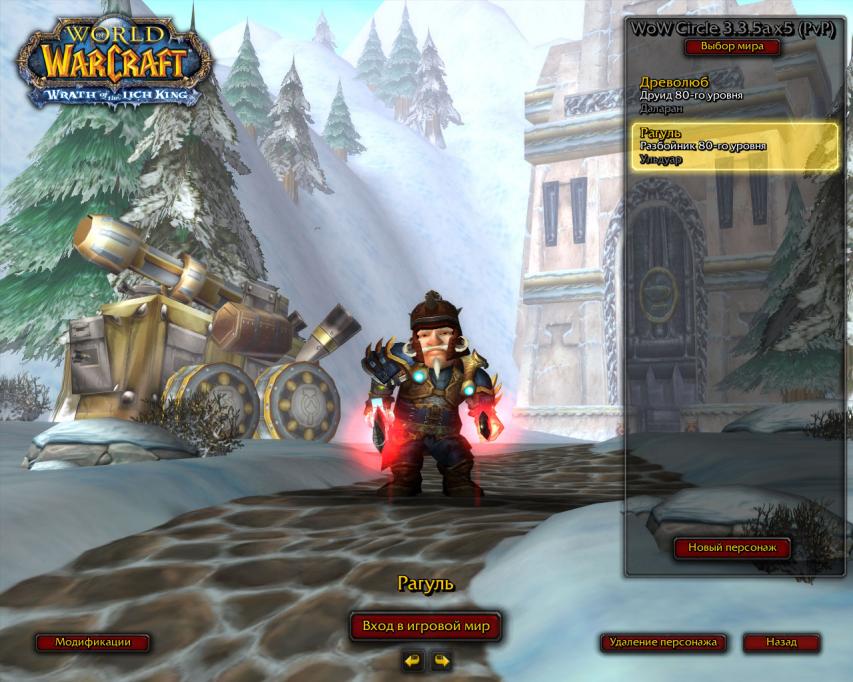Choose the Рагуль rogue character entry
Viewport: 853px width, 682px height.
[734, 146]
